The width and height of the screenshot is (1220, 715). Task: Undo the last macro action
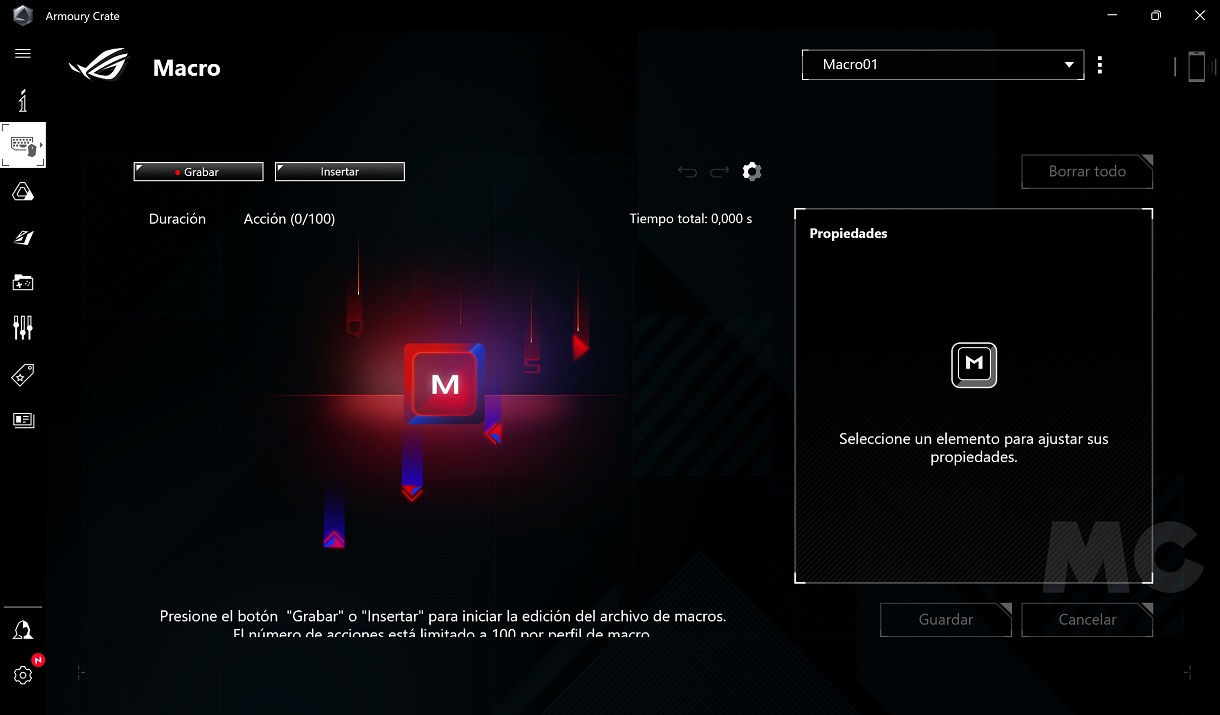687,172
